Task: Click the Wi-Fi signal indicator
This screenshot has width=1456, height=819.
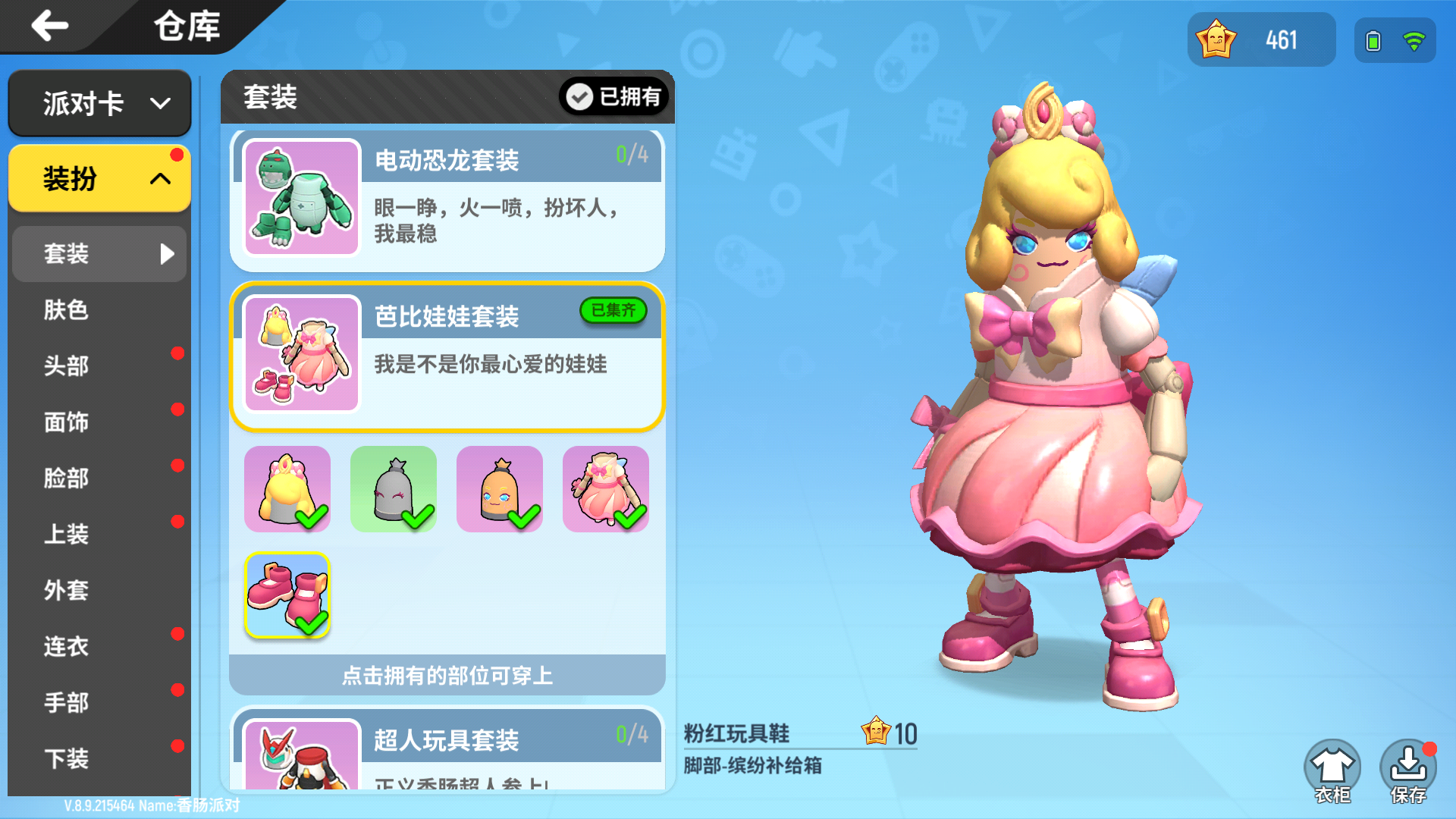Action: click(1417, 41)
